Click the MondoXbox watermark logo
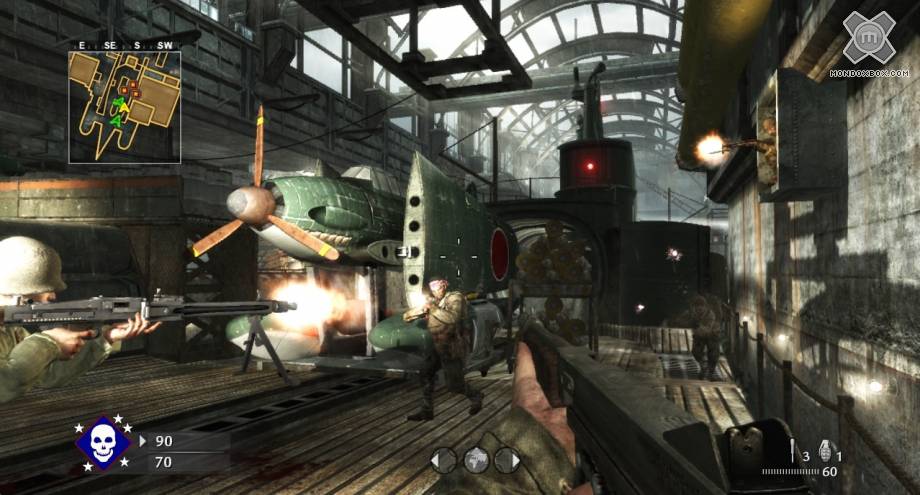920x495 pixels. 868,41
